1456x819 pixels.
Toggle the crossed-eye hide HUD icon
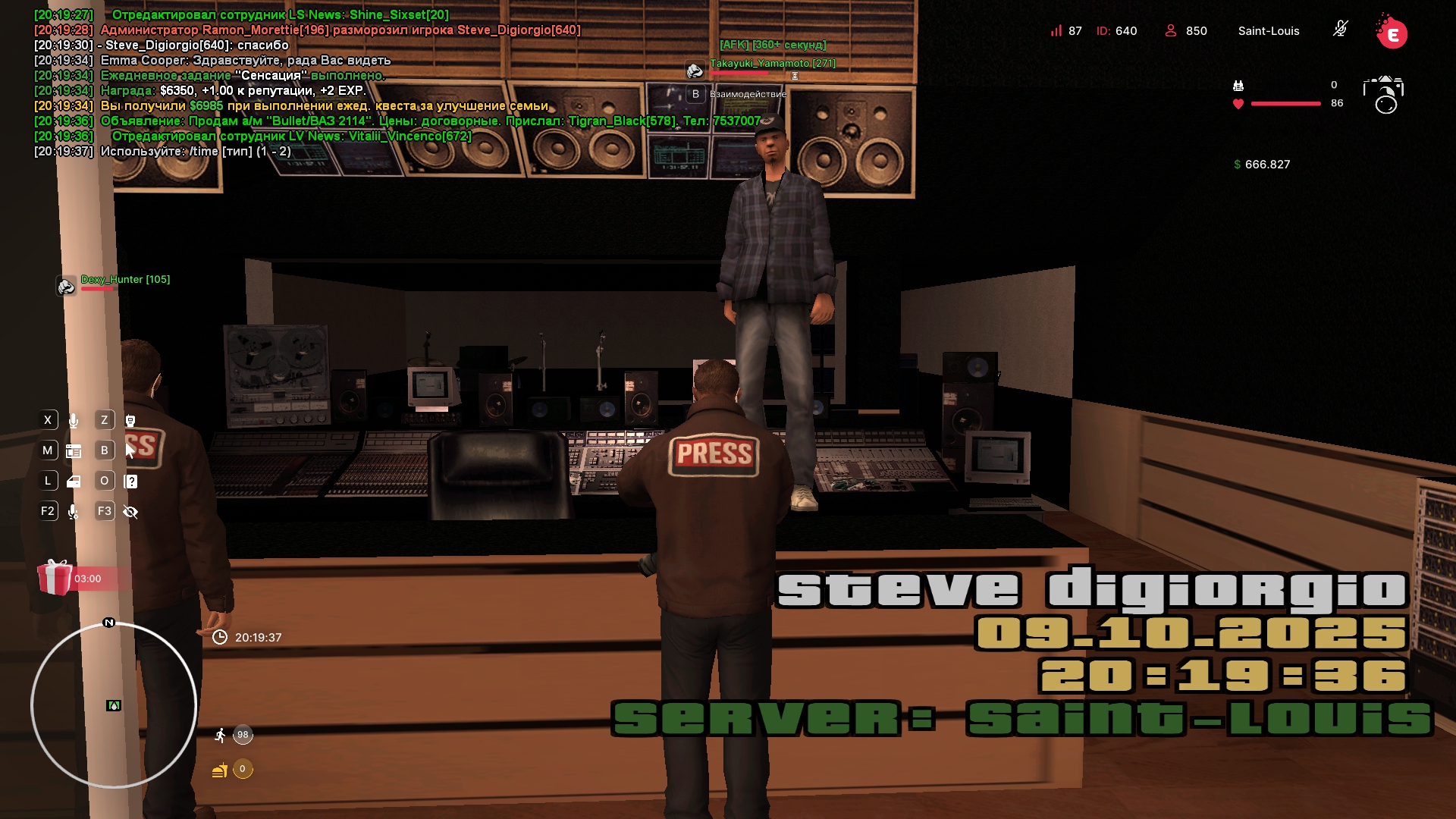click(x=130, y=512)
